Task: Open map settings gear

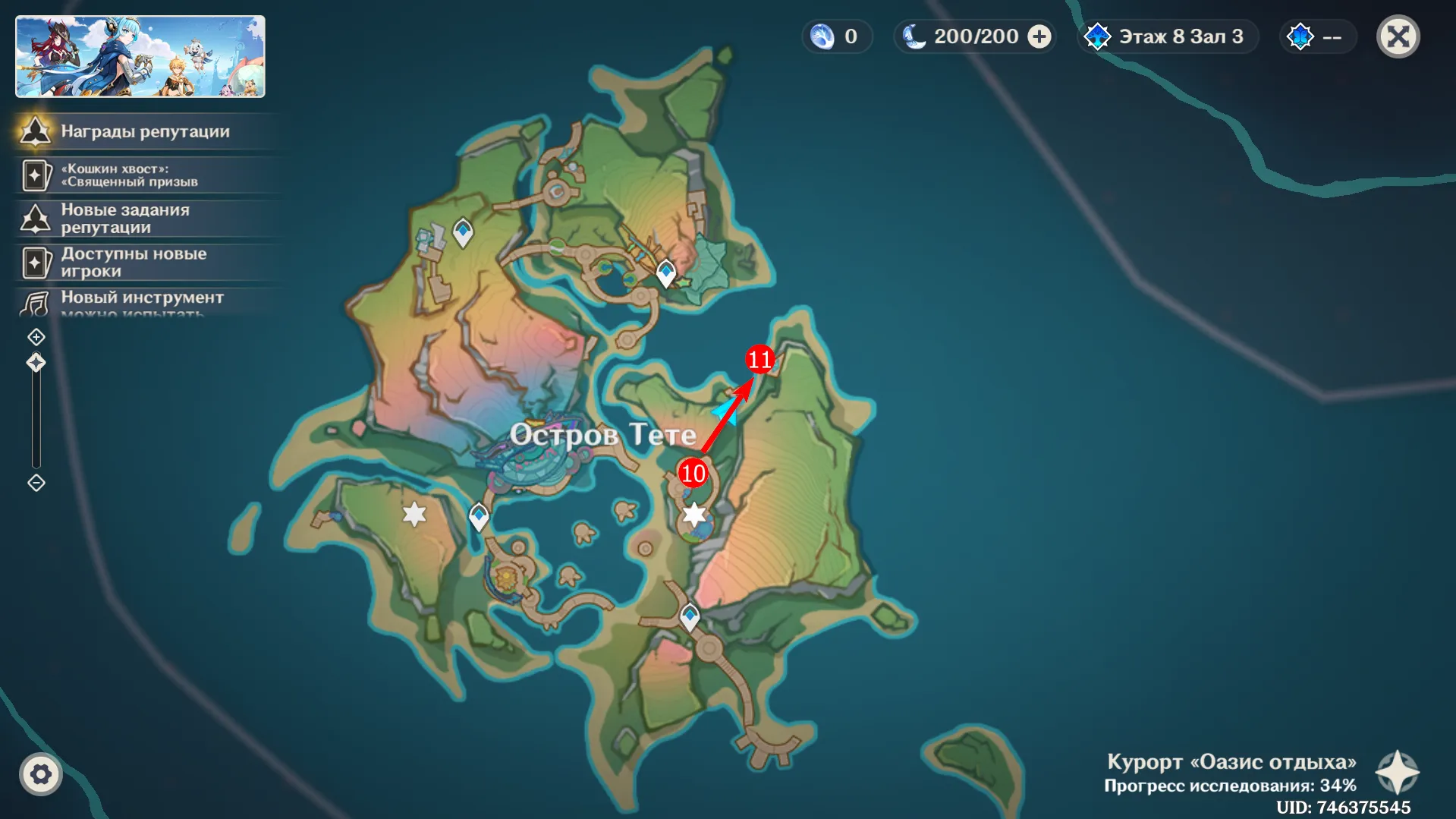Action: 40,774
